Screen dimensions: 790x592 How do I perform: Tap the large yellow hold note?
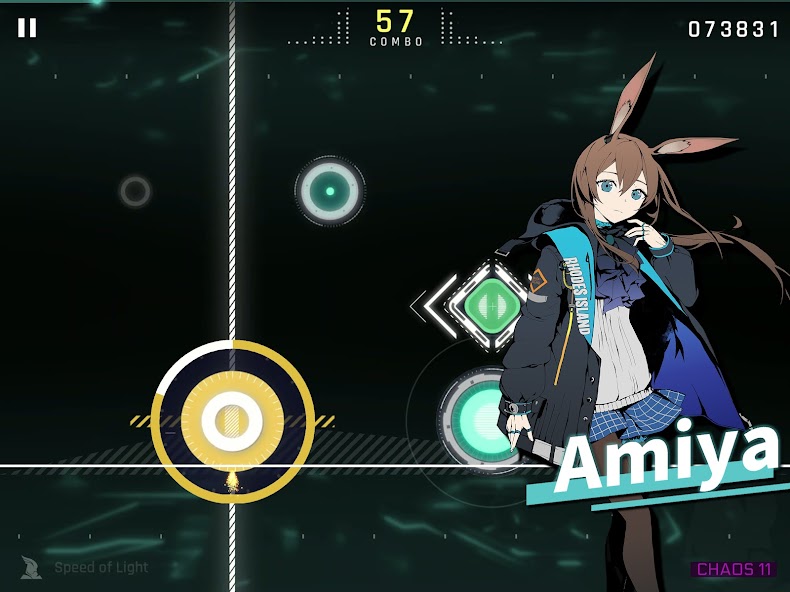pos(233,421)
